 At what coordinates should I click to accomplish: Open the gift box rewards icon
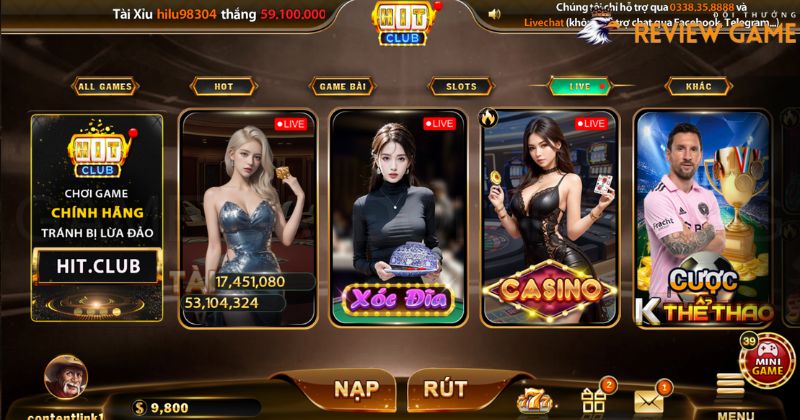point(594,400)
